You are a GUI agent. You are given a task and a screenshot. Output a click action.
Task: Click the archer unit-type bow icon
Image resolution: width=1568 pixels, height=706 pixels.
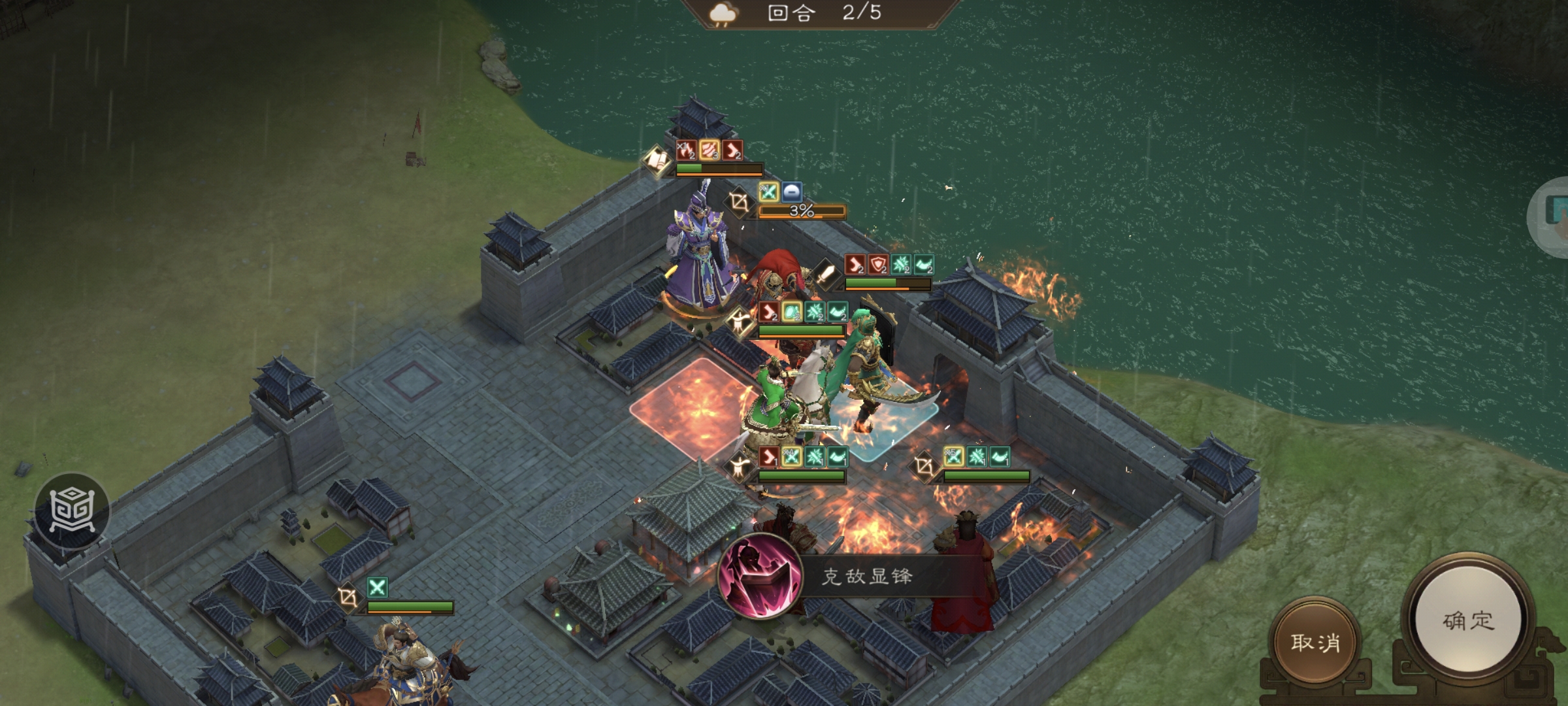[739, 203]
